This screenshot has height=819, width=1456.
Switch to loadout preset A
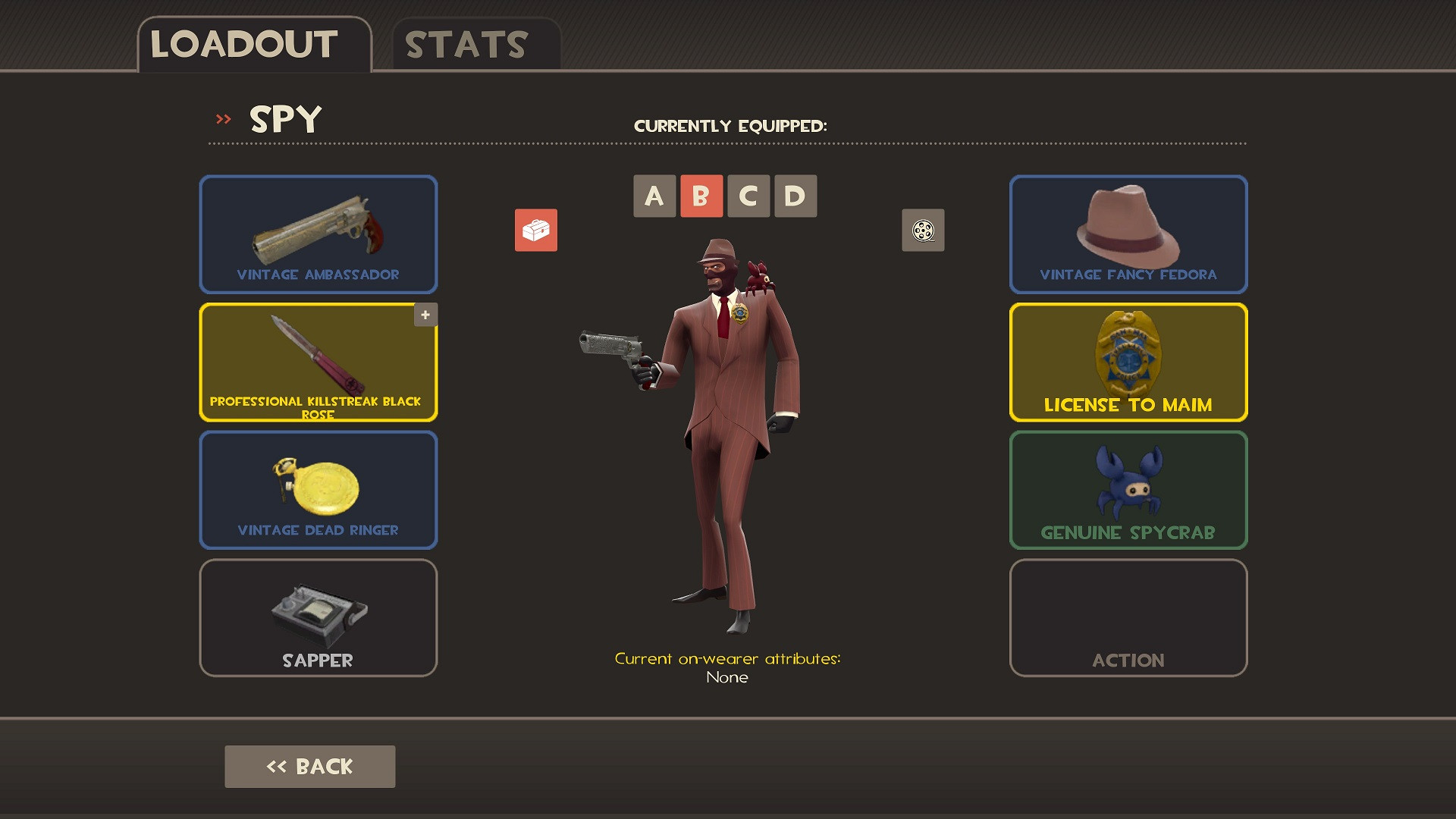(x=654, y=196)
